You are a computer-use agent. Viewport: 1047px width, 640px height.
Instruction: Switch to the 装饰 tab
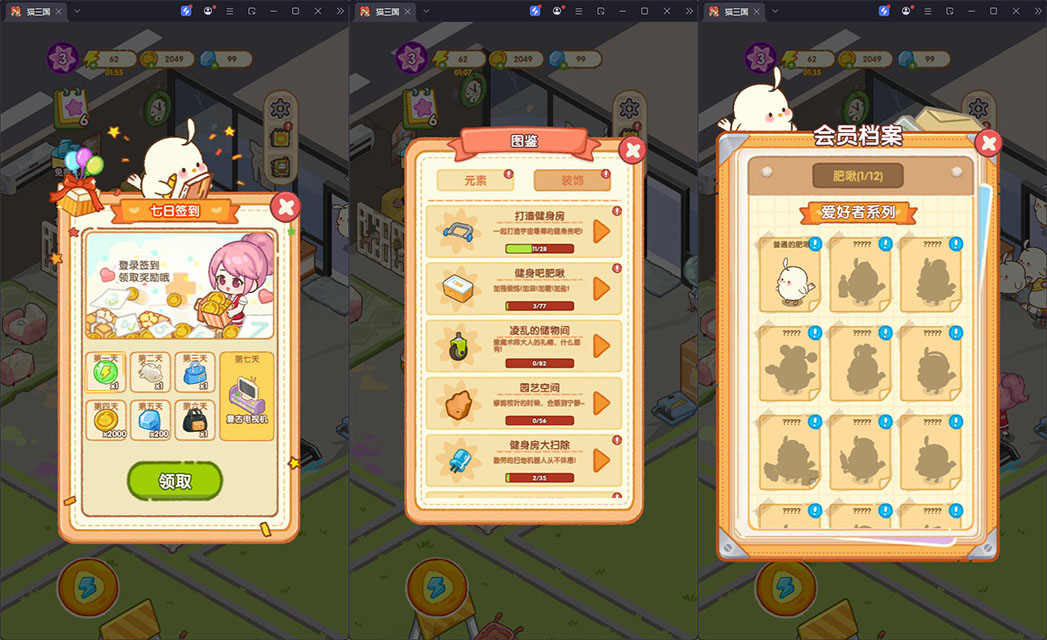571,180
